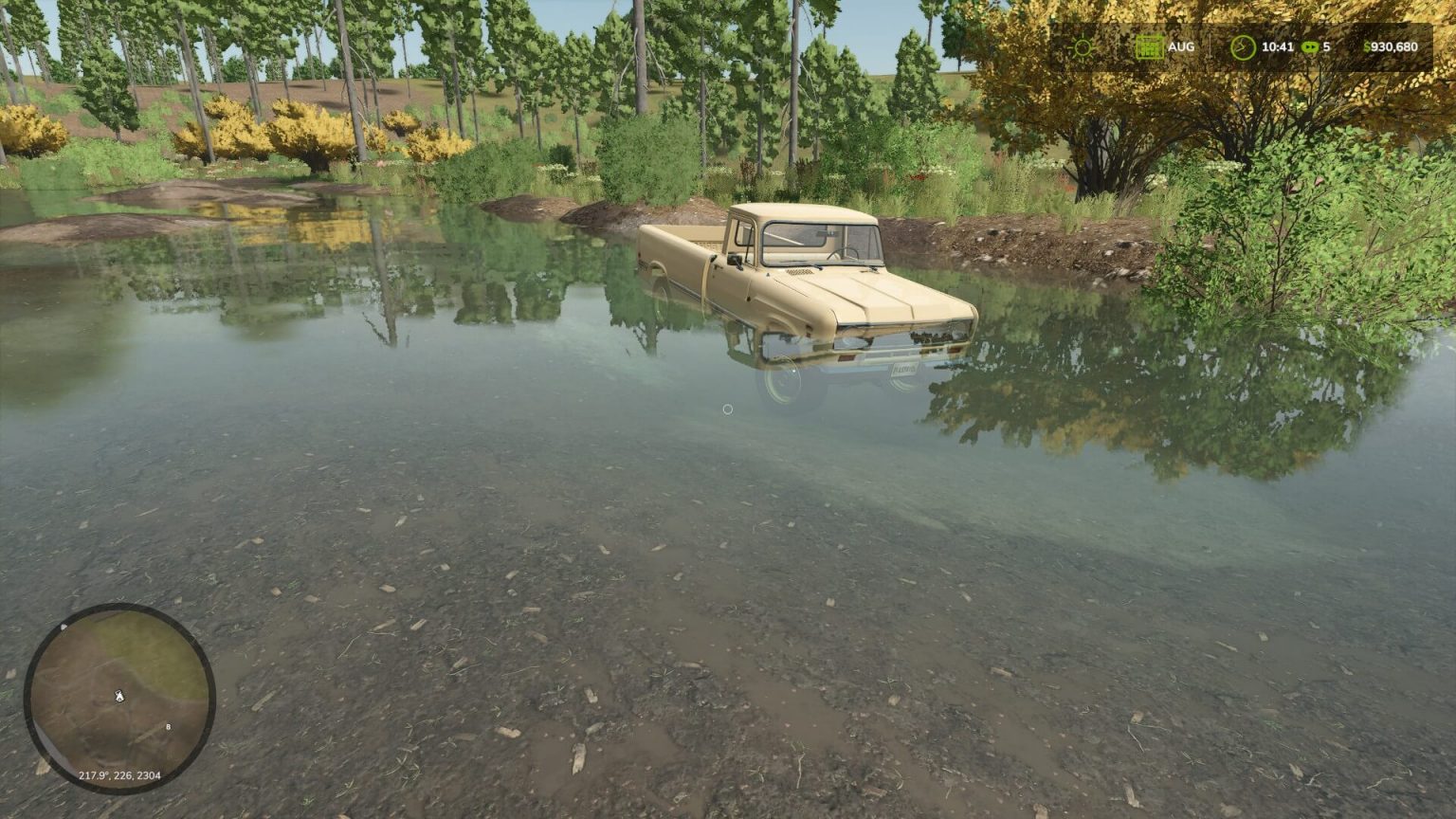The image size is (1456, 819).
Task: Click the message counter number 5
Action: point(1327,45)
